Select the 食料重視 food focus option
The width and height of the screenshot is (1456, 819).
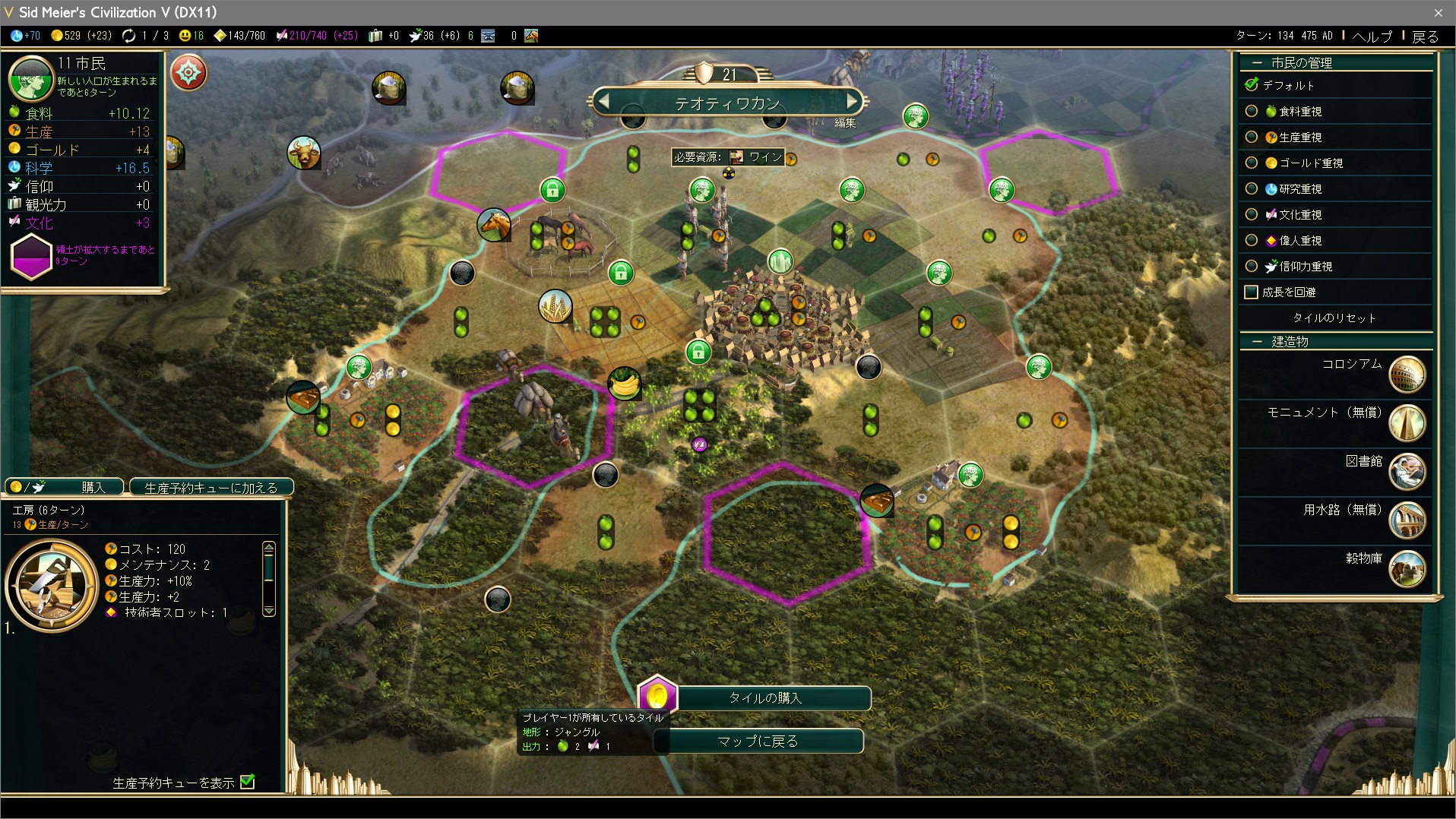[1252, 112]
